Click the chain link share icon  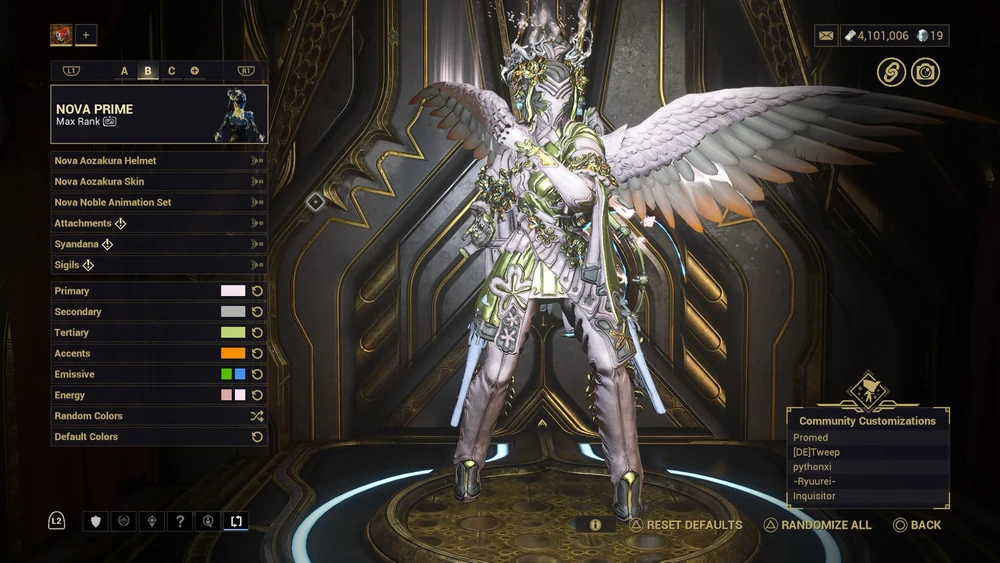click(x=891, y=72)
